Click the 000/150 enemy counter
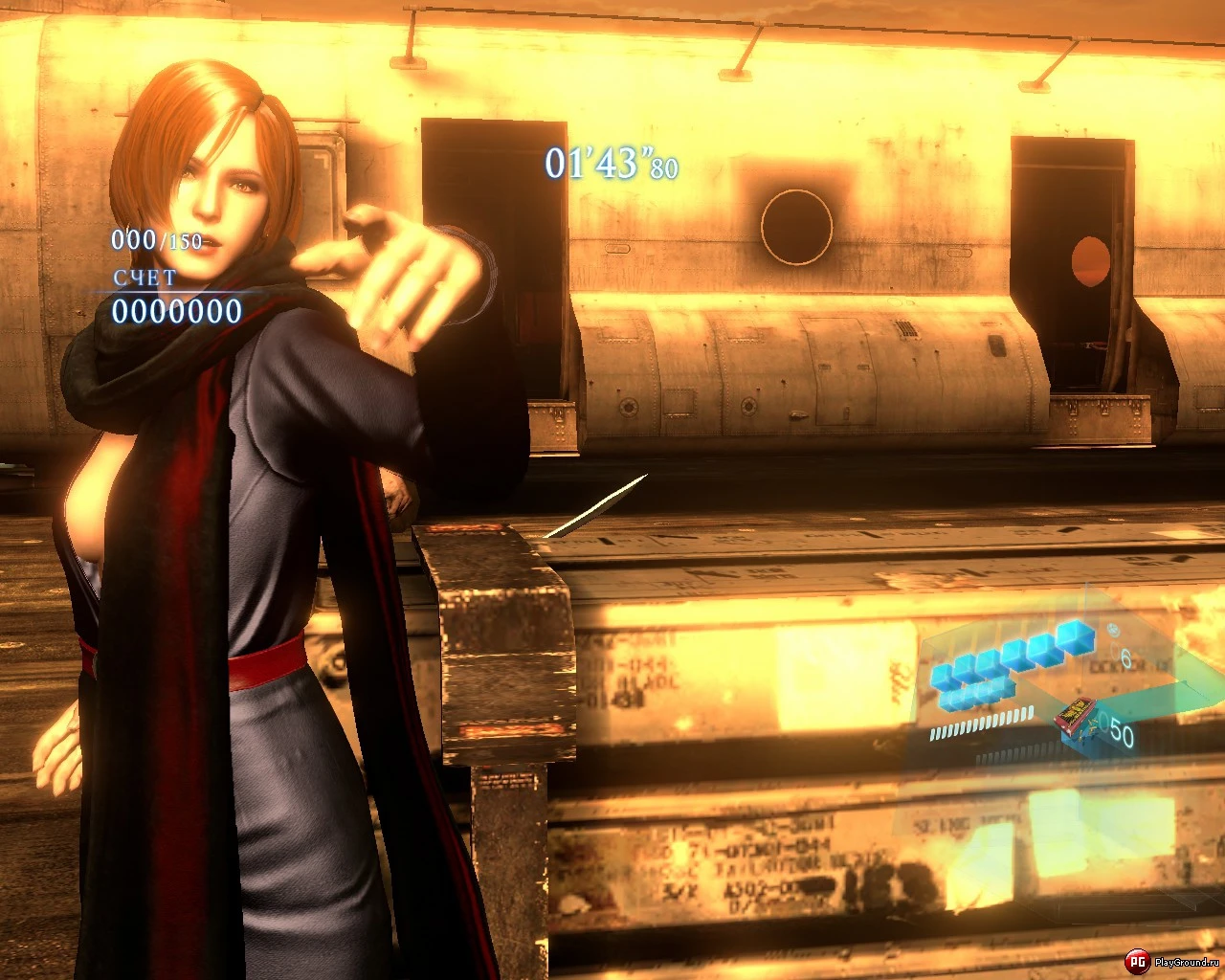 [x=156, y=241]
